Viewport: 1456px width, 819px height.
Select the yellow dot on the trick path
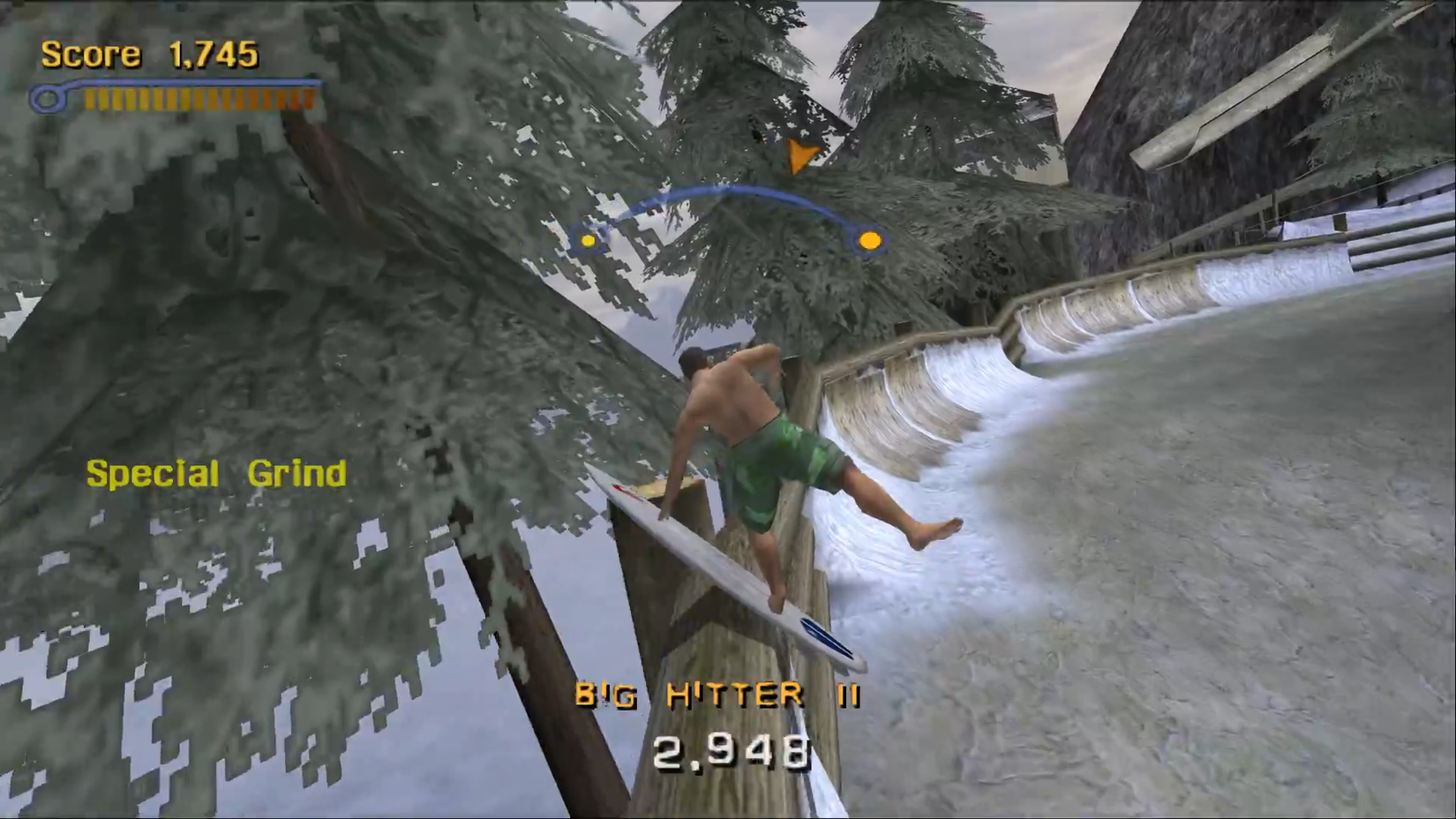(587, 240)
